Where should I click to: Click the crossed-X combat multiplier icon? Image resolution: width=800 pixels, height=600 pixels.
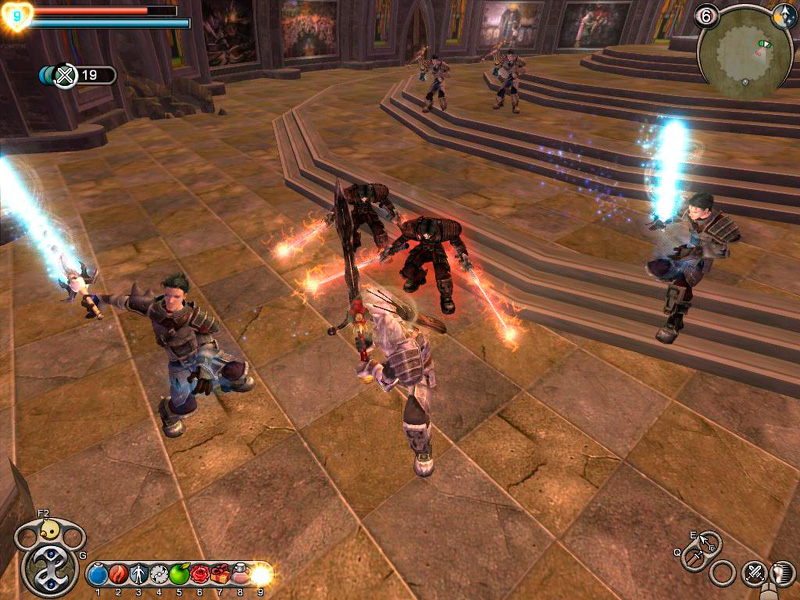[x=65, y=75]
